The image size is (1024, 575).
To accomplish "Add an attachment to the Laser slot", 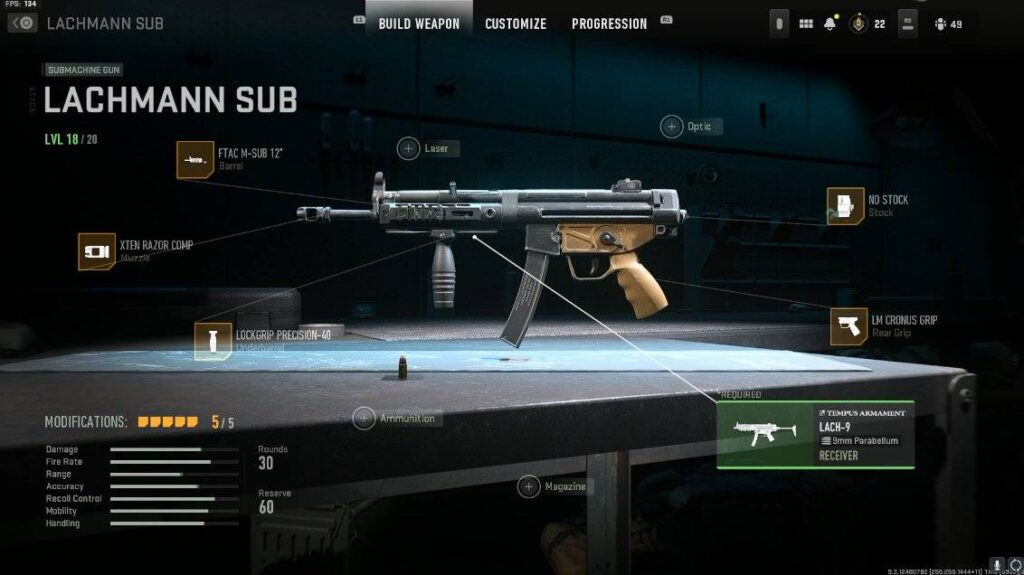I will tap(409, 149).
